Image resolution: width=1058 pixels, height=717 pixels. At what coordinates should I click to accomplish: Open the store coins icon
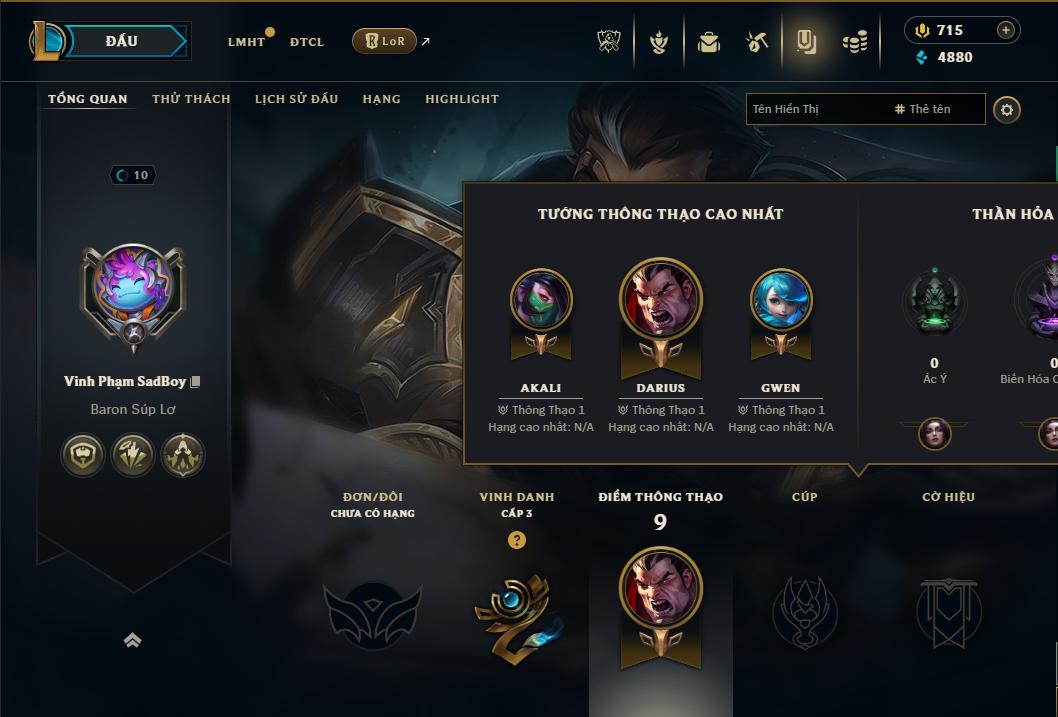coord(854,42)
